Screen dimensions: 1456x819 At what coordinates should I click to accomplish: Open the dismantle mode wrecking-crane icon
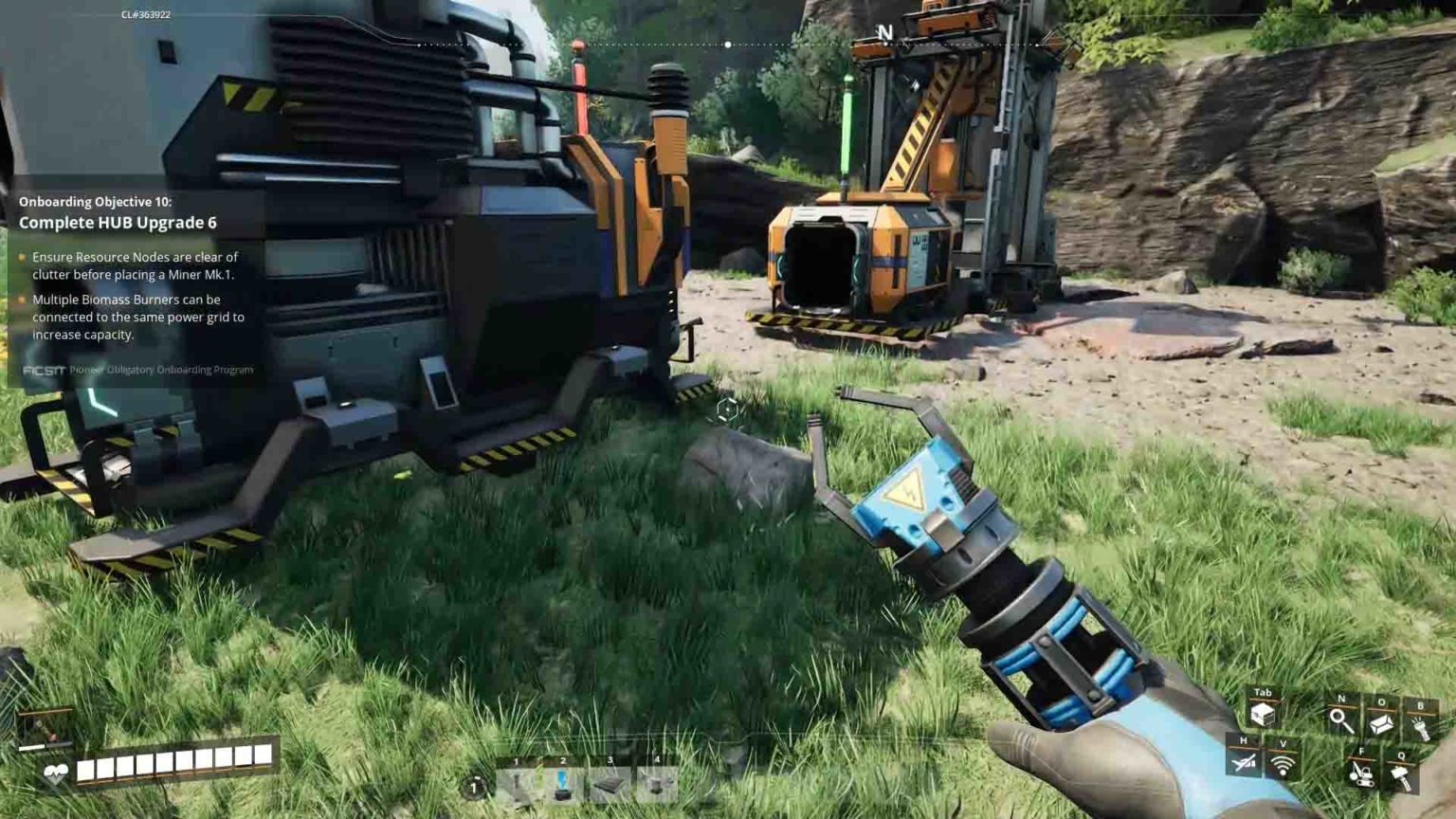(1361, 773)
